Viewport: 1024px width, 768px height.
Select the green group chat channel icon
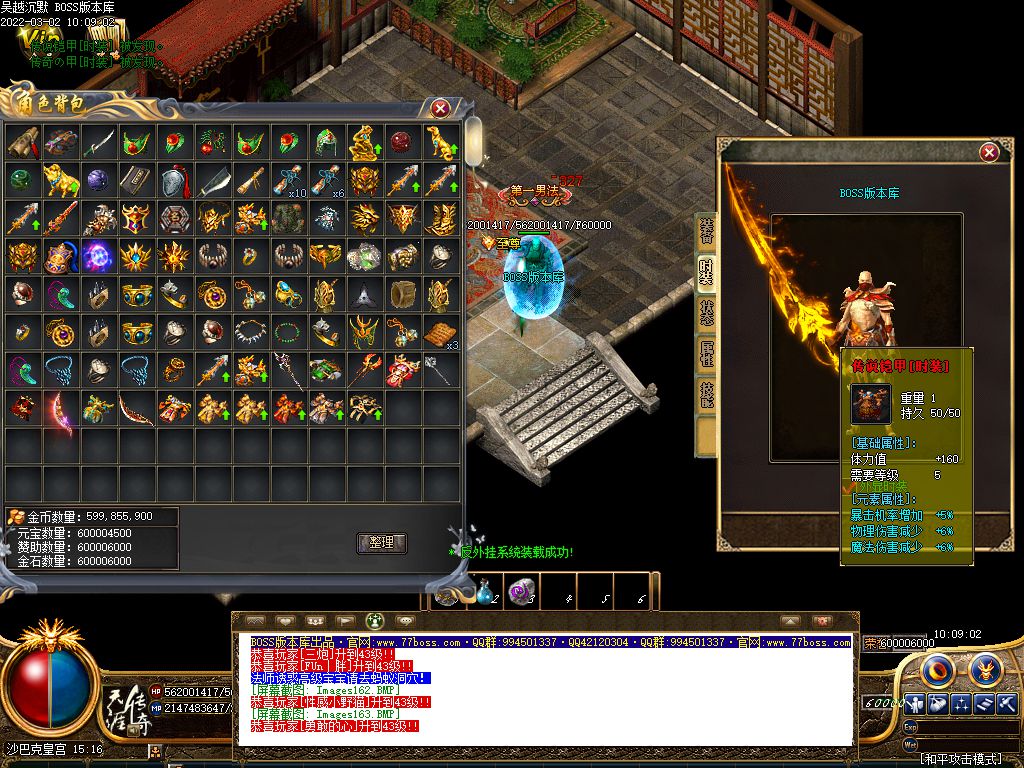coord(372,621)
